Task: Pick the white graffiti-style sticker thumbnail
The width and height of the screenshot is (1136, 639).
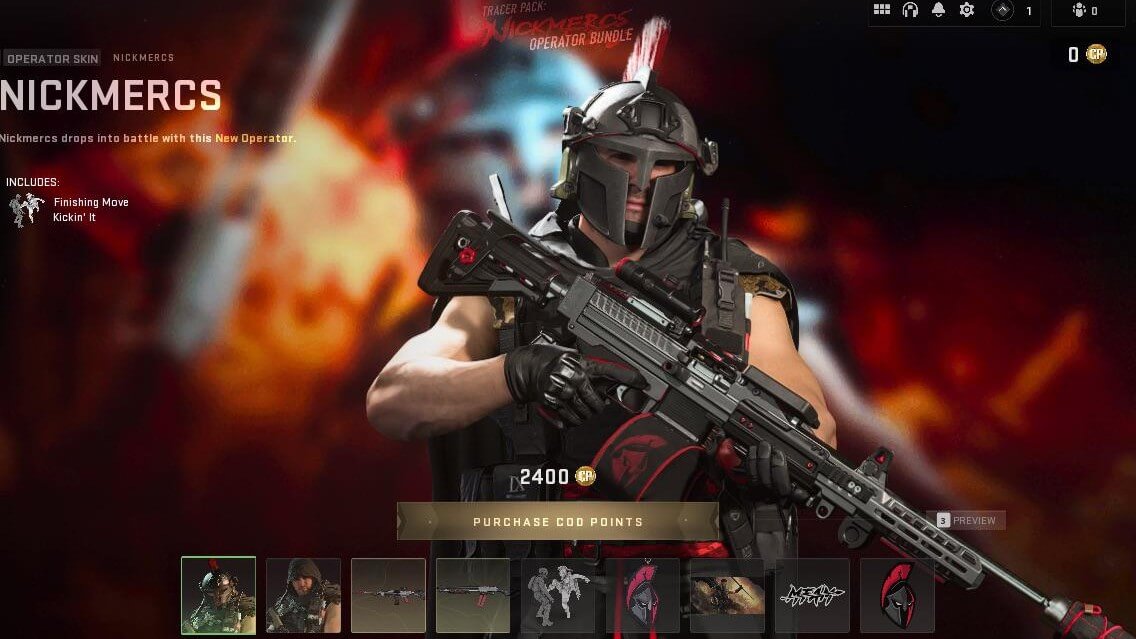Action: pyautogui.click(x=812, y=595)
